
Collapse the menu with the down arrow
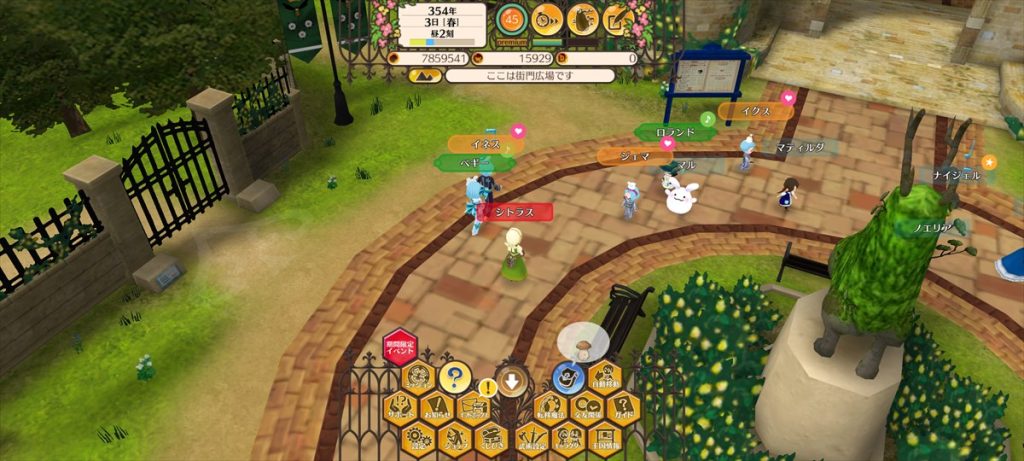click(x=511, y=381)
